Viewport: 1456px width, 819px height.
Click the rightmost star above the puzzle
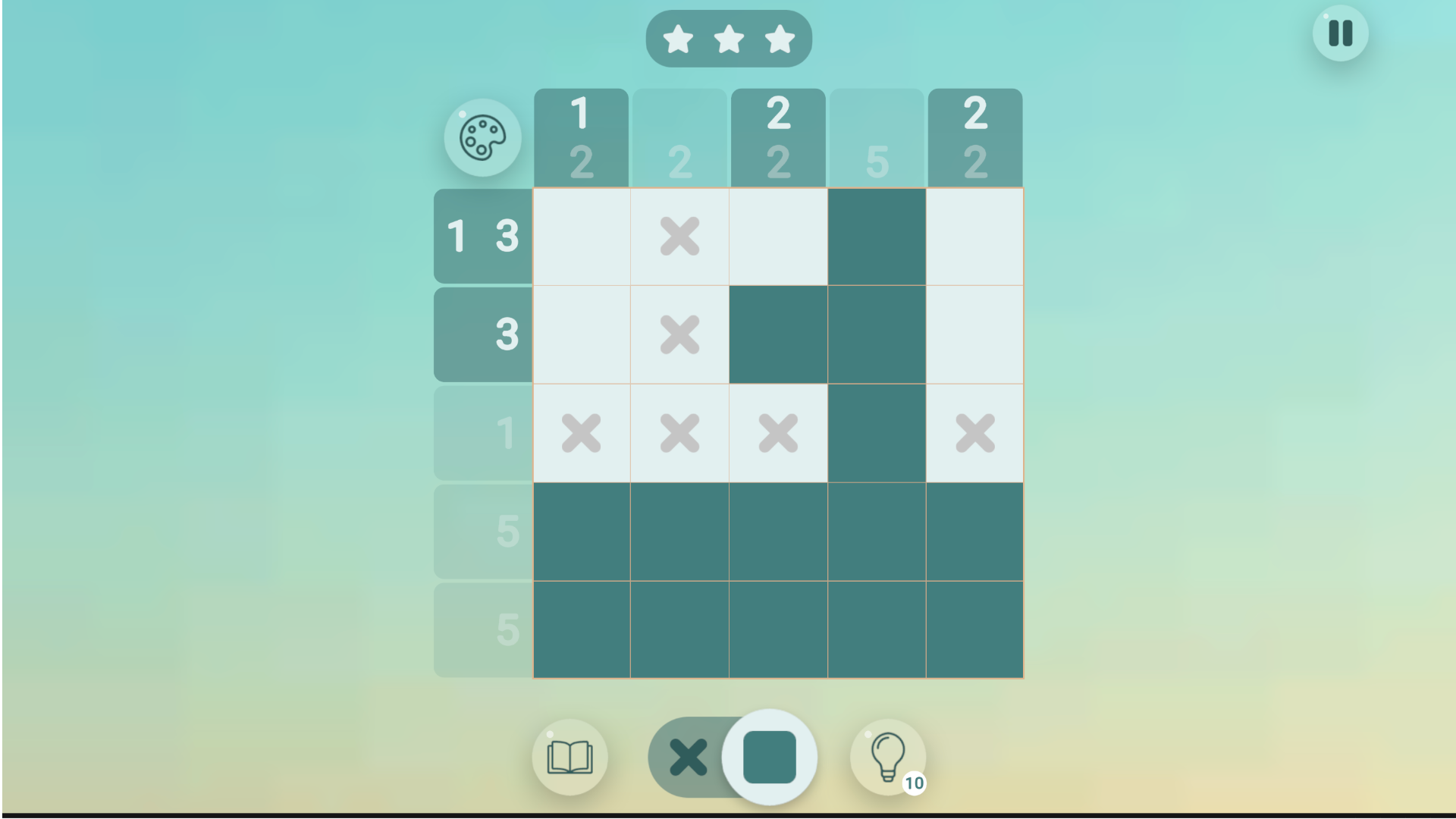pyautogui.click(x=779, y=38)
